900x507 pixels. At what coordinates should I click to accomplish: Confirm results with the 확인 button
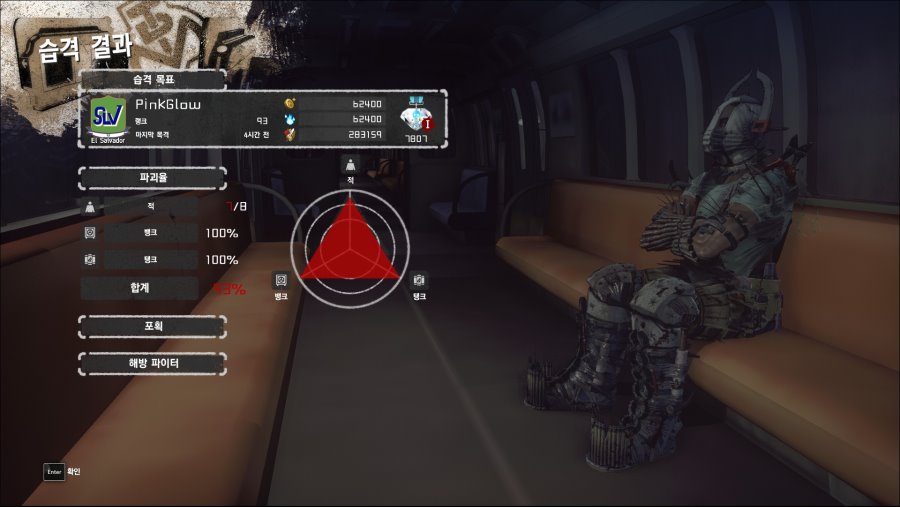62,470
